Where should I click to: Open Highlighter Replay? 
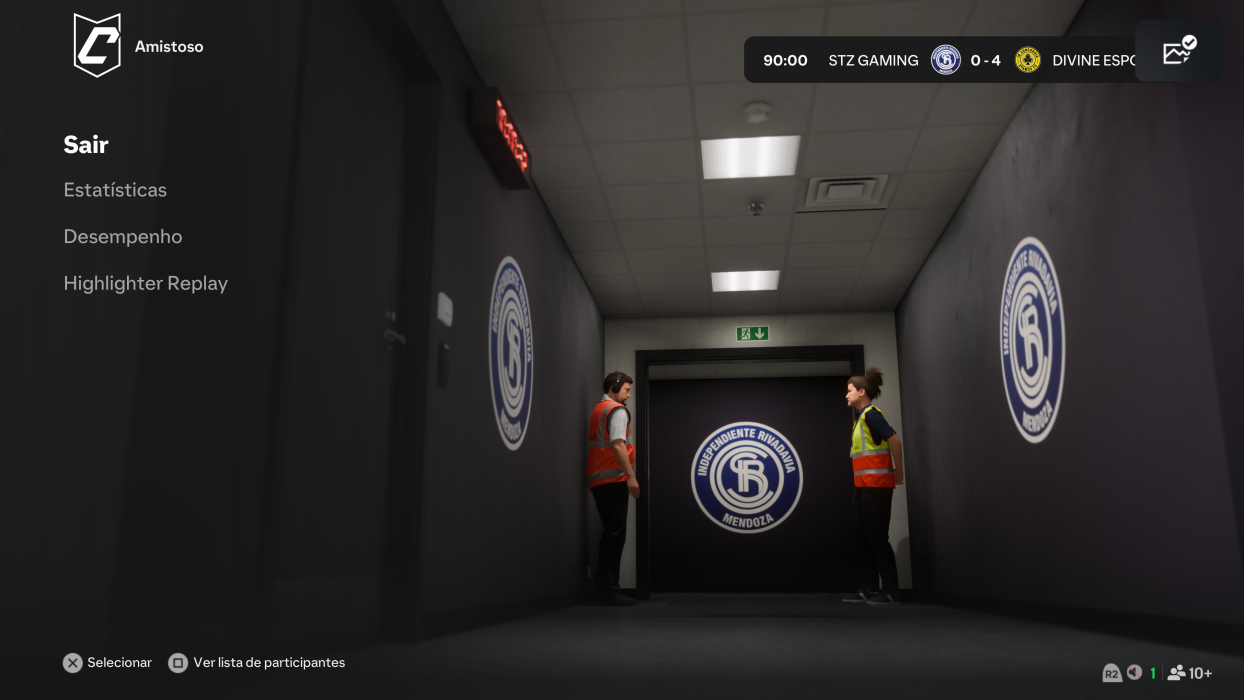point(146,284)
